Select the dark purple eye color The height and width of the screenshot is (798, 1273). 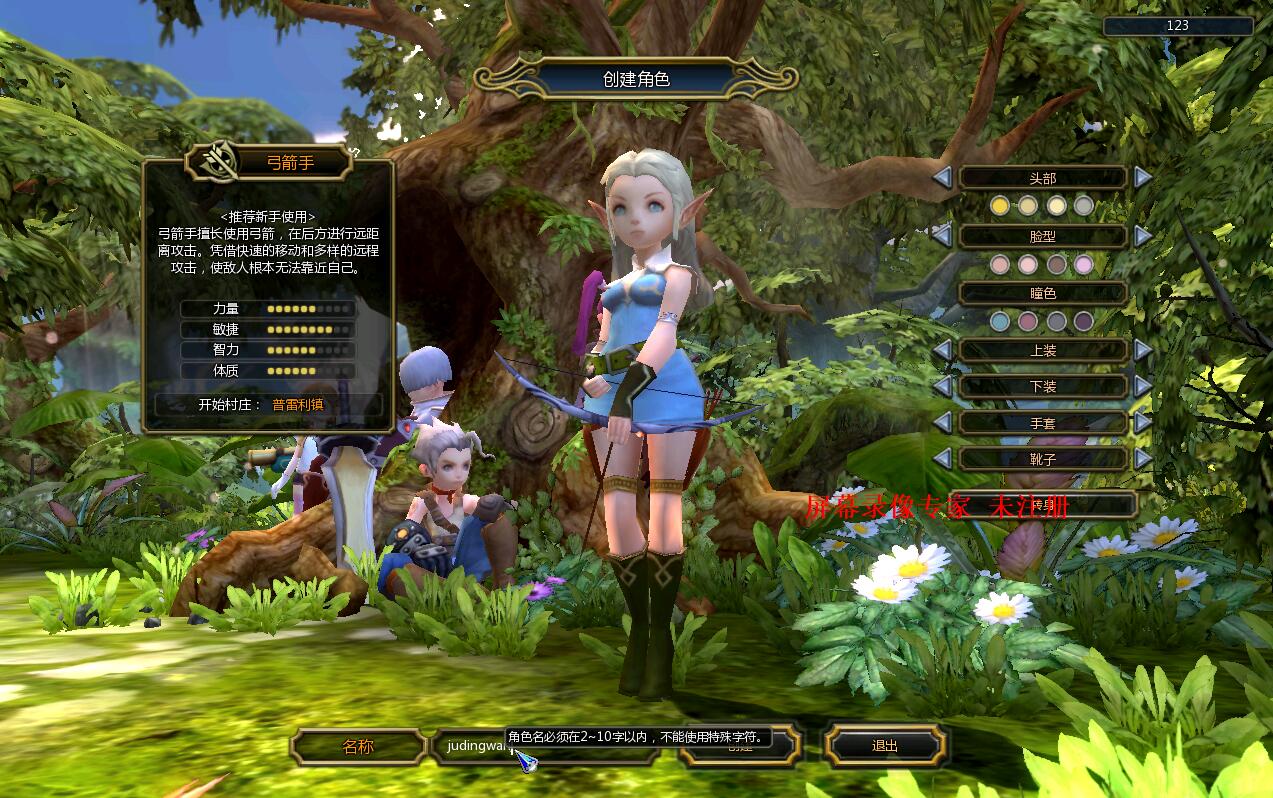pyautogui.click(x=1084, y=322)
